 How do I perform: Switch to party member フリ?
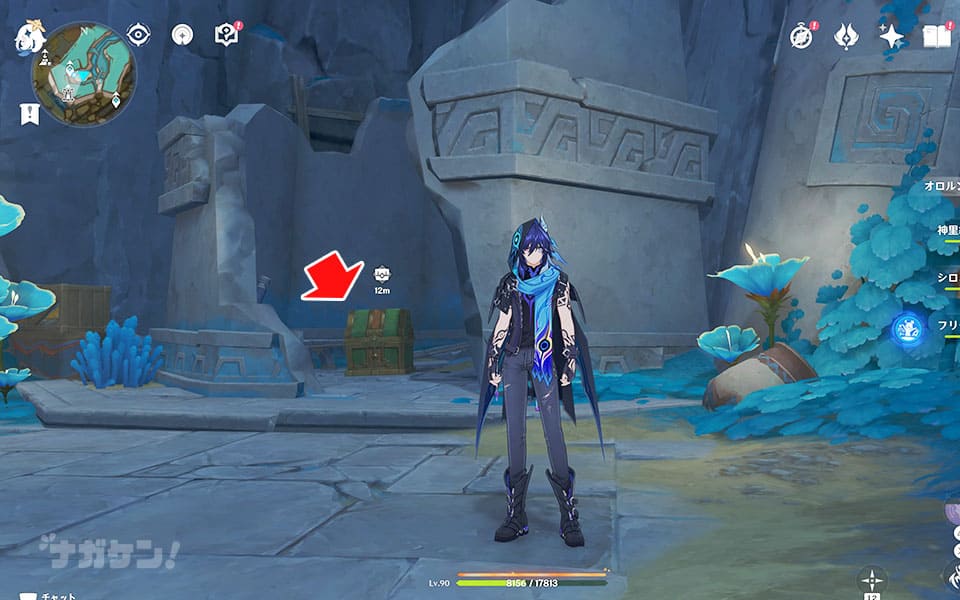(947, 325)
